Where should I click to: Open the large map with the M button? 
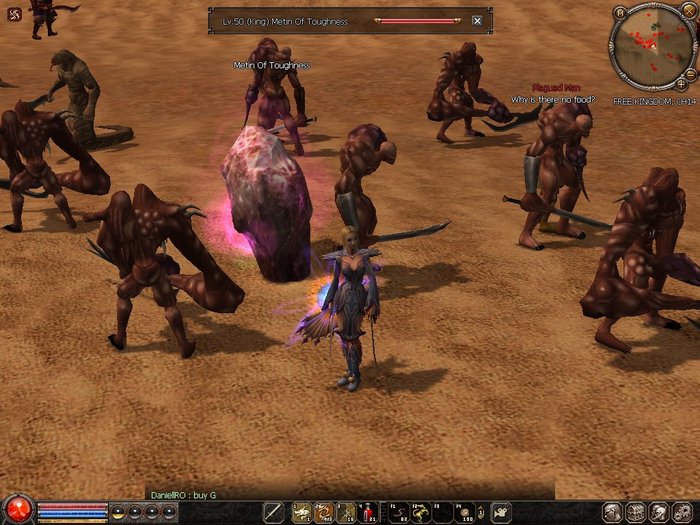(620, 13)
